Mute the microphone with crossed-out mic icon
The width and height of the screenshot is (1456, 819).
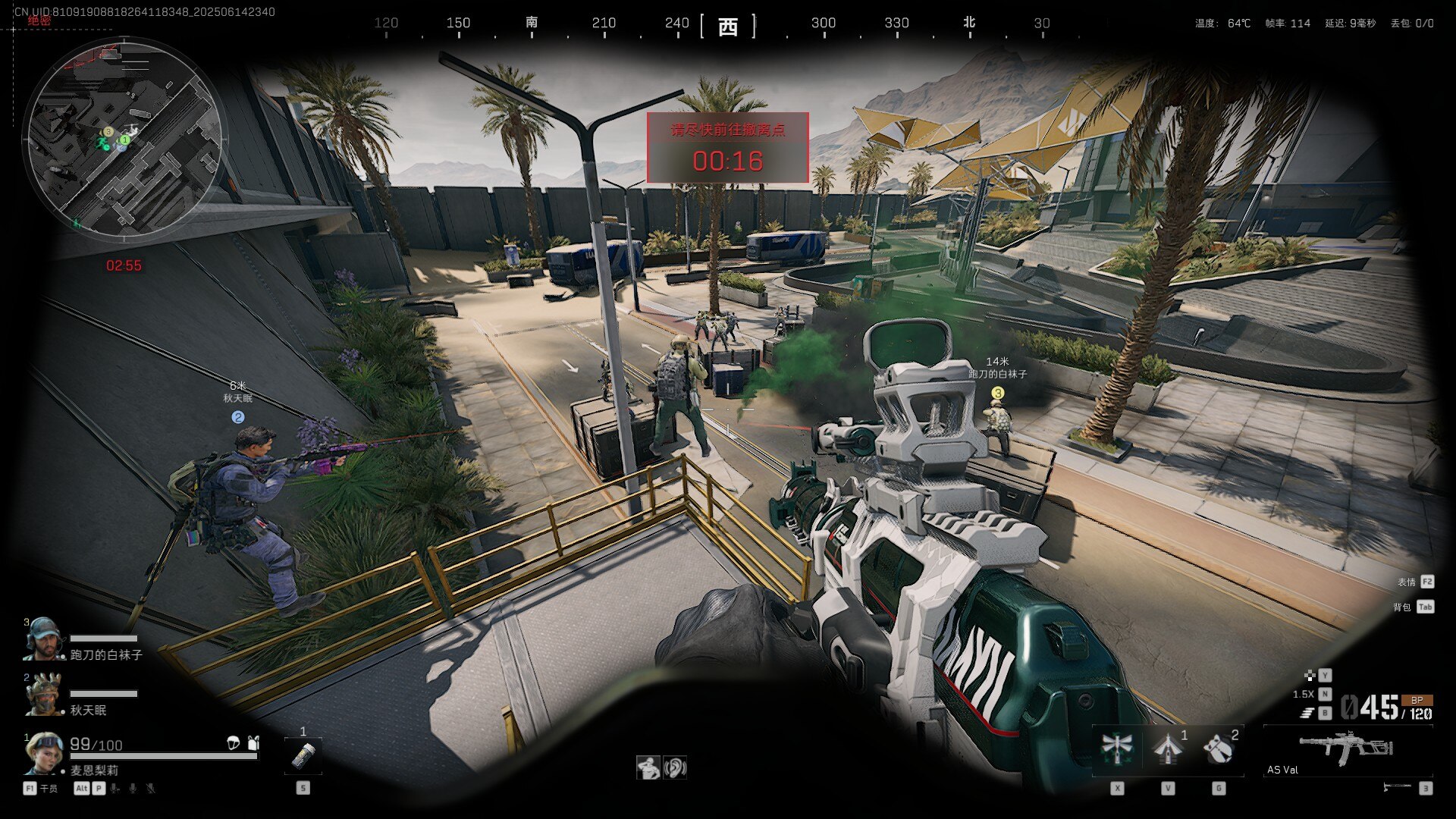151,789
